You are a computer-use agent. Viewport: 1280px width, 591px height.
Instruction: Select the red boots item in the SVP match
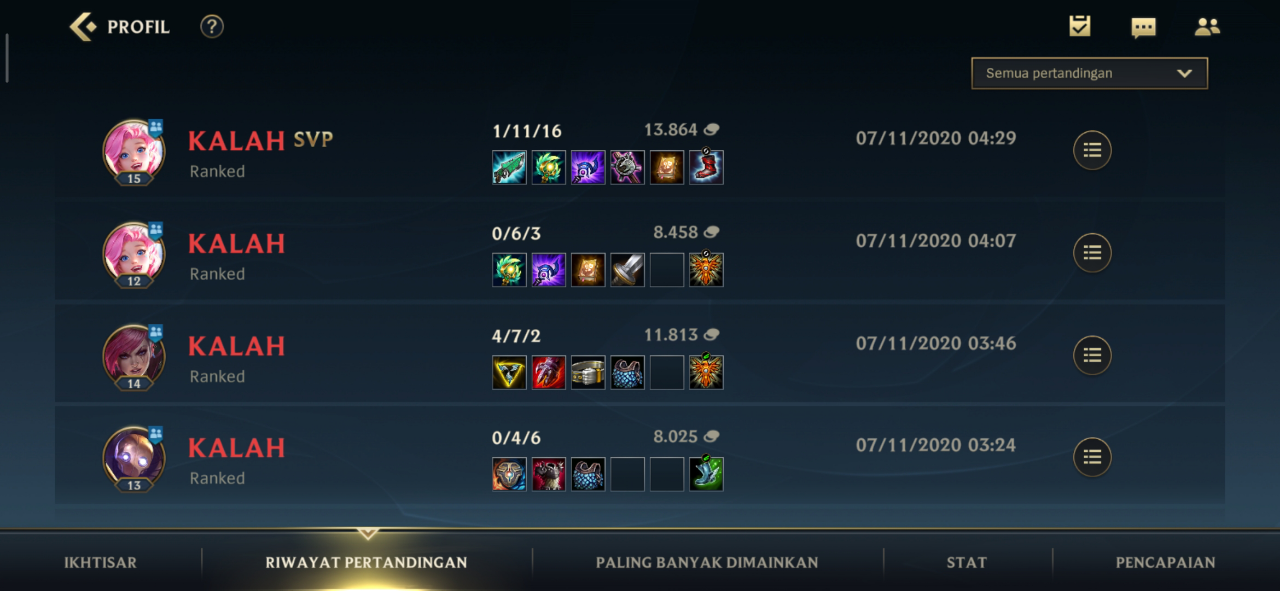(x=706, y=167)
